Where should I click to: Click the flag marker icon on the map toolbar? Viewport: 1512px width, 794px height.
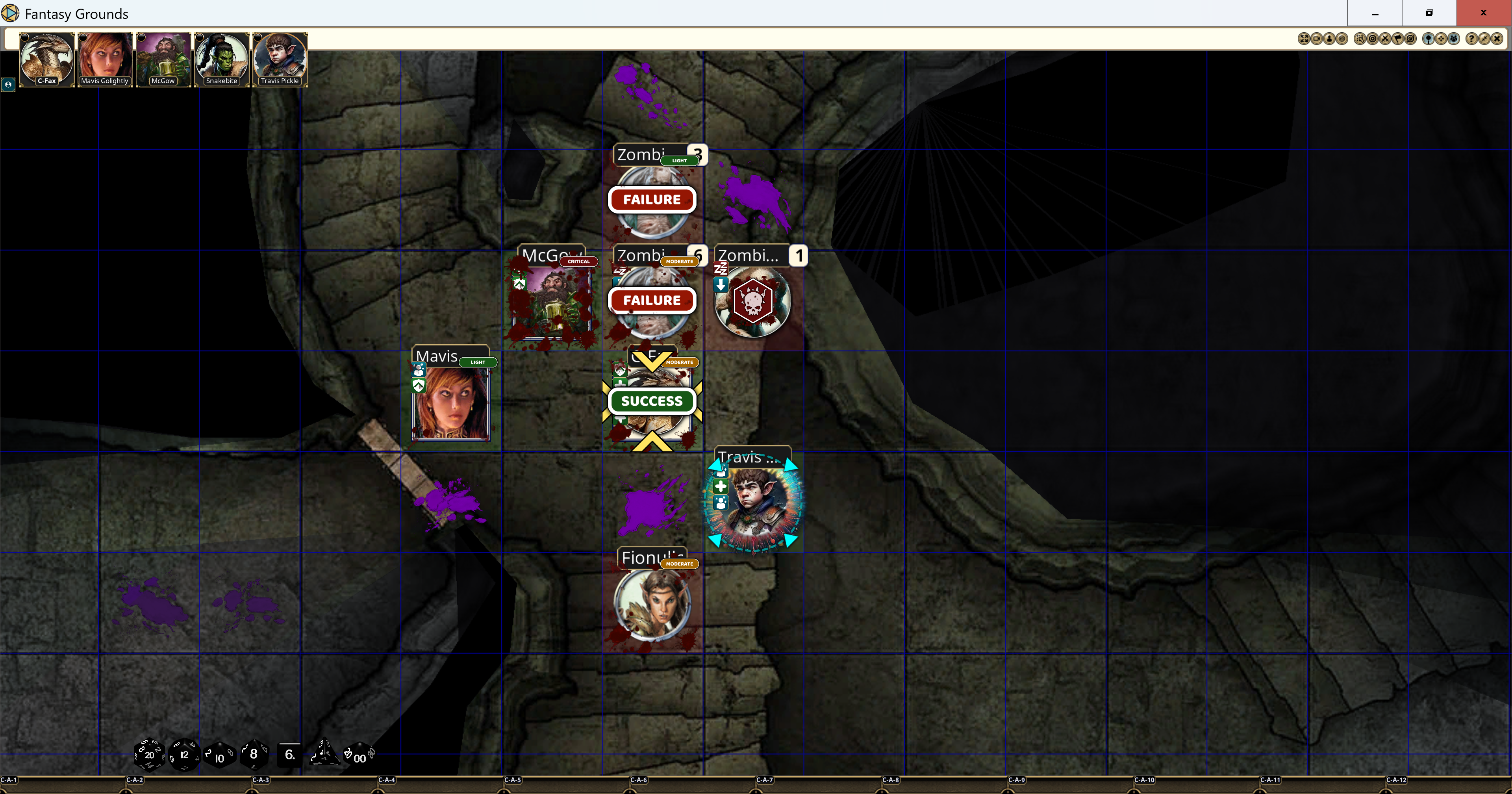1398,39
